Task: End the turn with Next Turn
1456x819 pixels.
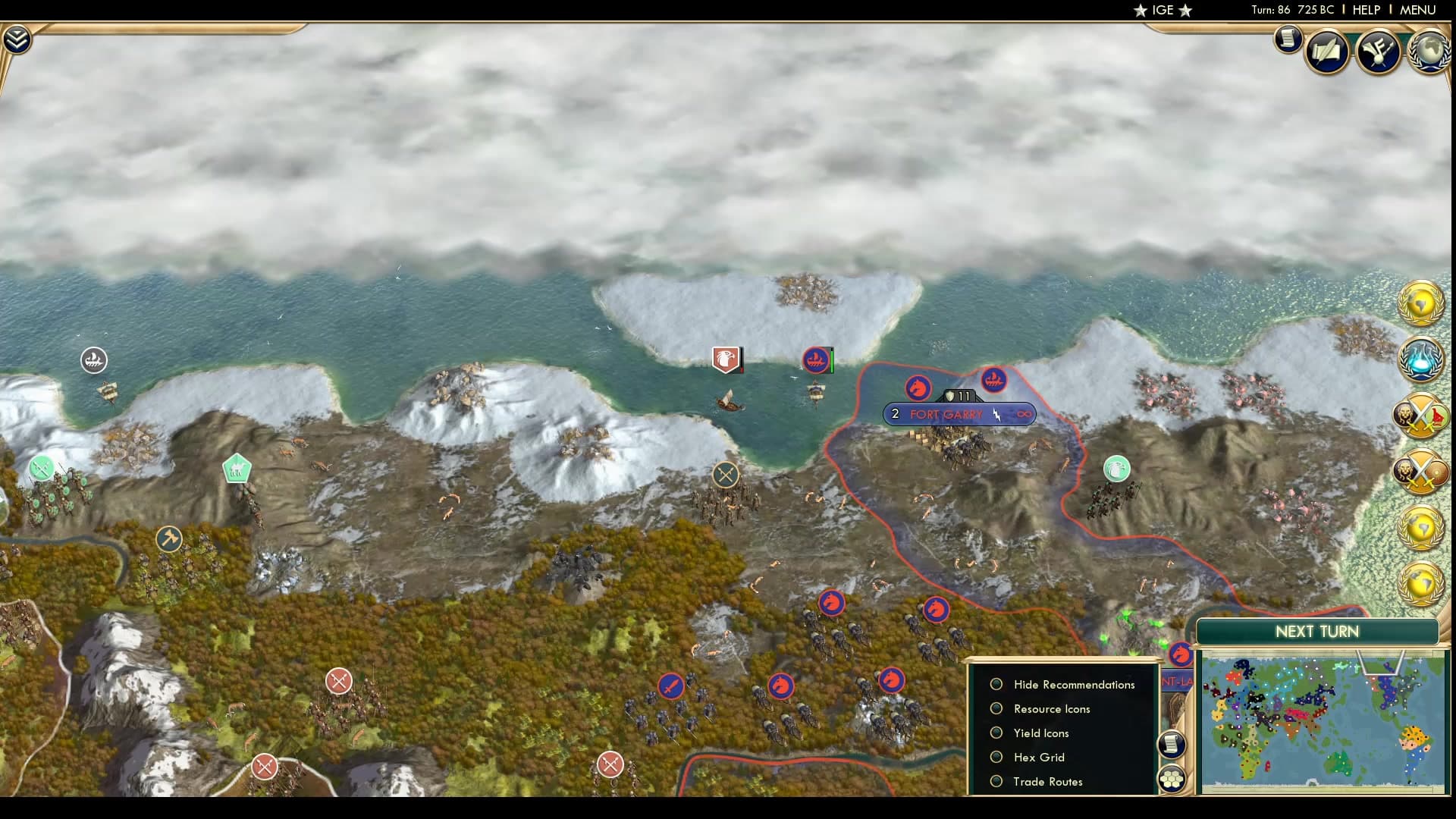Action: pos(1316,632)
